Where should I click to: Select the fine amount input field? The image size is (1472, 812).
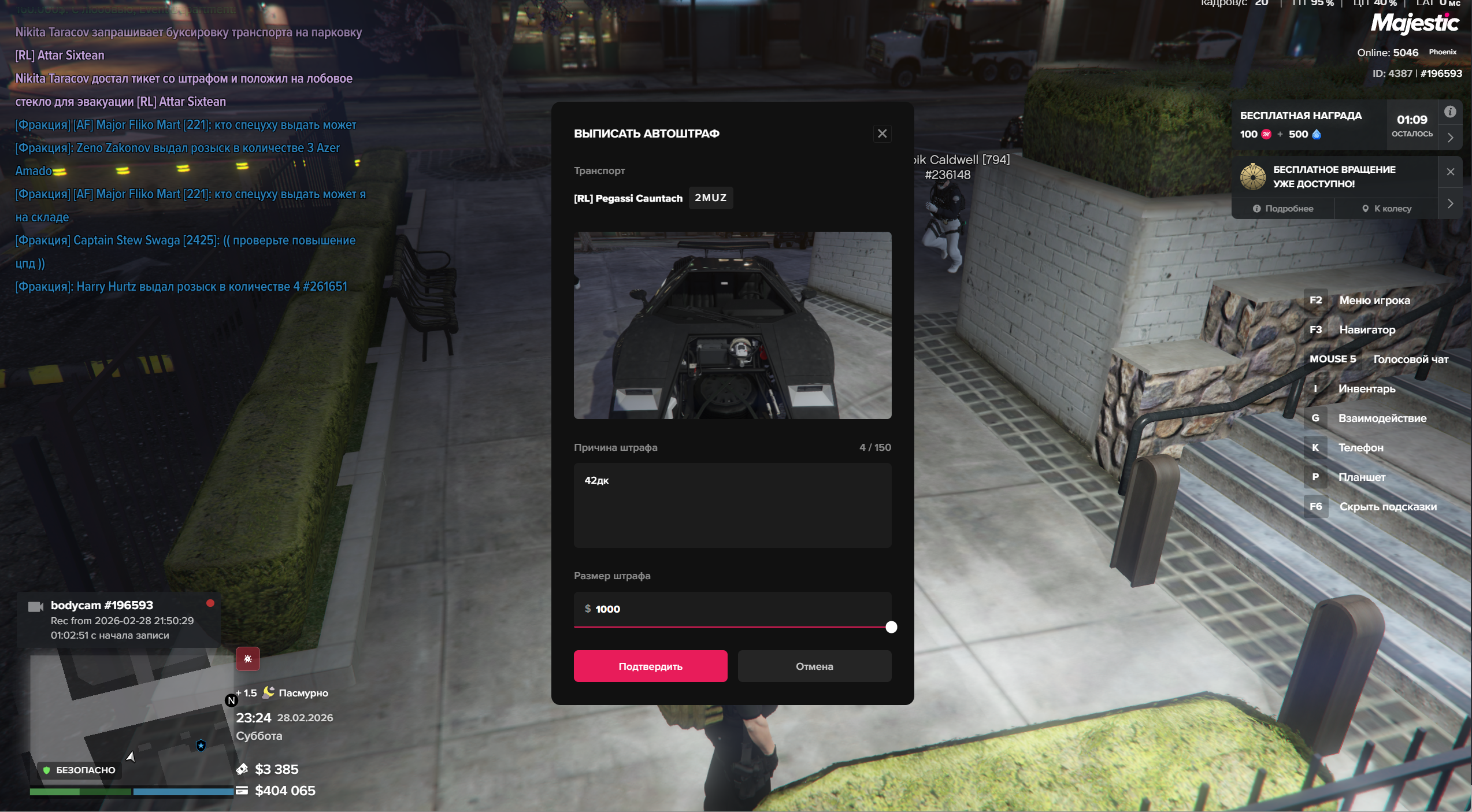732,609
